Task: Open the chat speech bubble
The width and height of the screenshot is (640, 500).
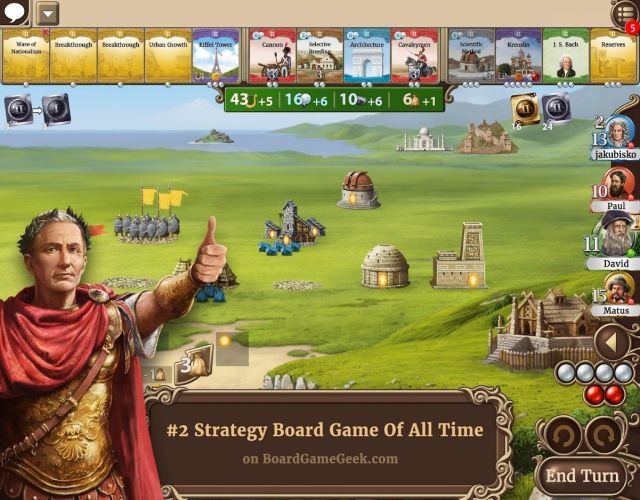Action: (14, 13)
